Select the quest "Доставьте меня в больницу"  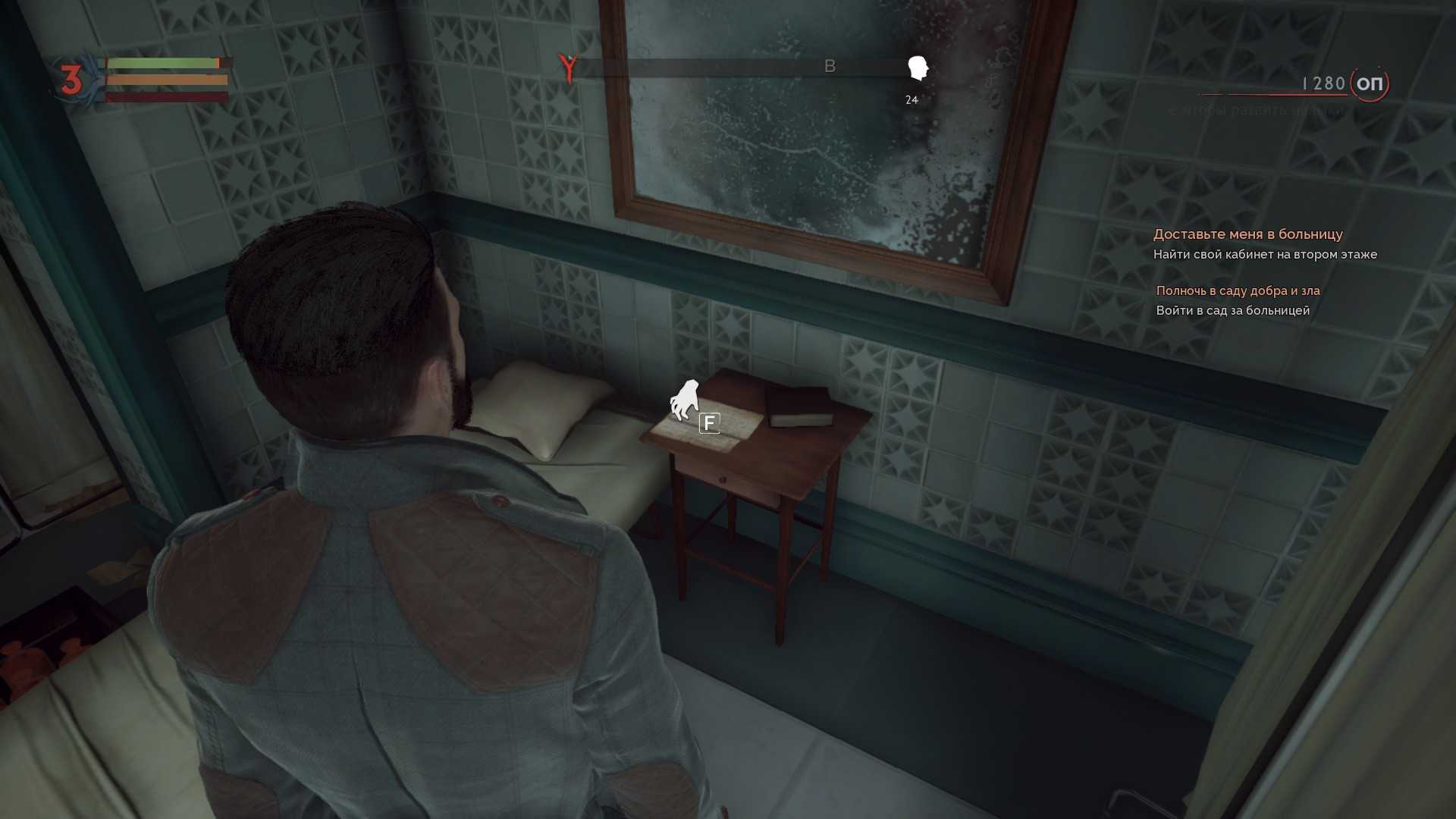click(1247, 234)
